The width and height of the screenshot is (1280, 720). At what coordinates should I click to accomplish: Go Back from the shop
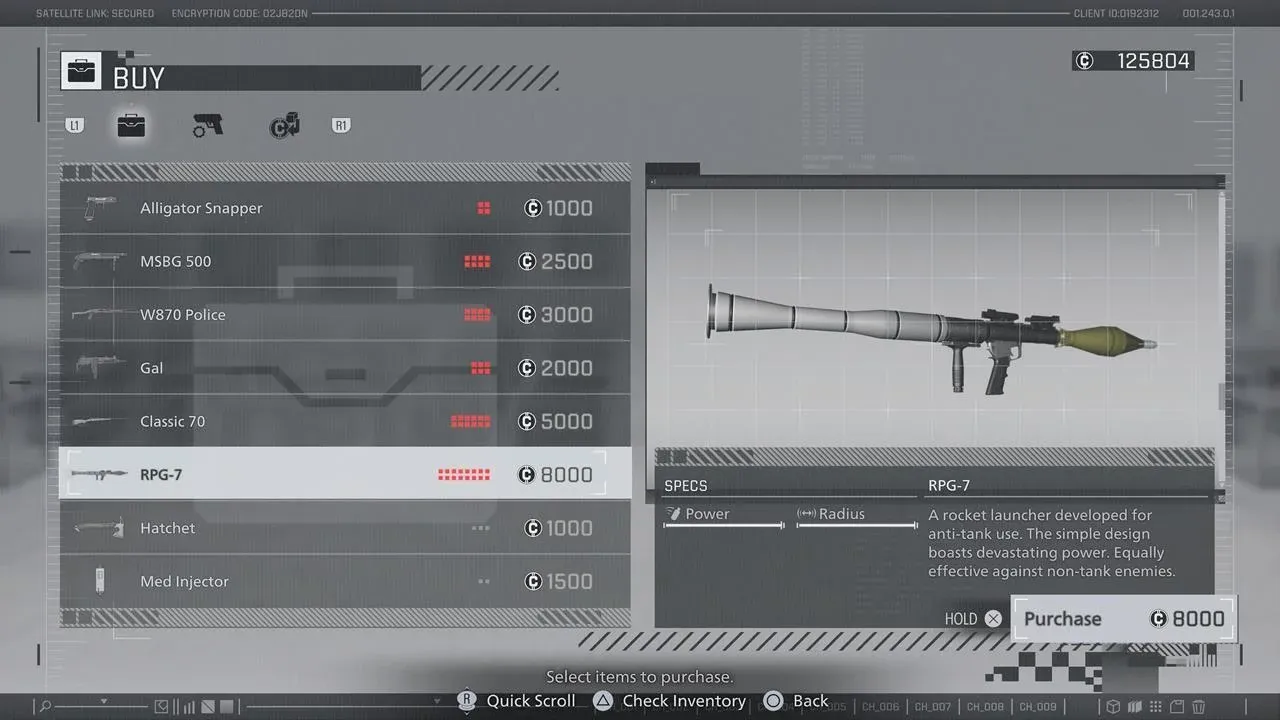click(x=797, y=701)
